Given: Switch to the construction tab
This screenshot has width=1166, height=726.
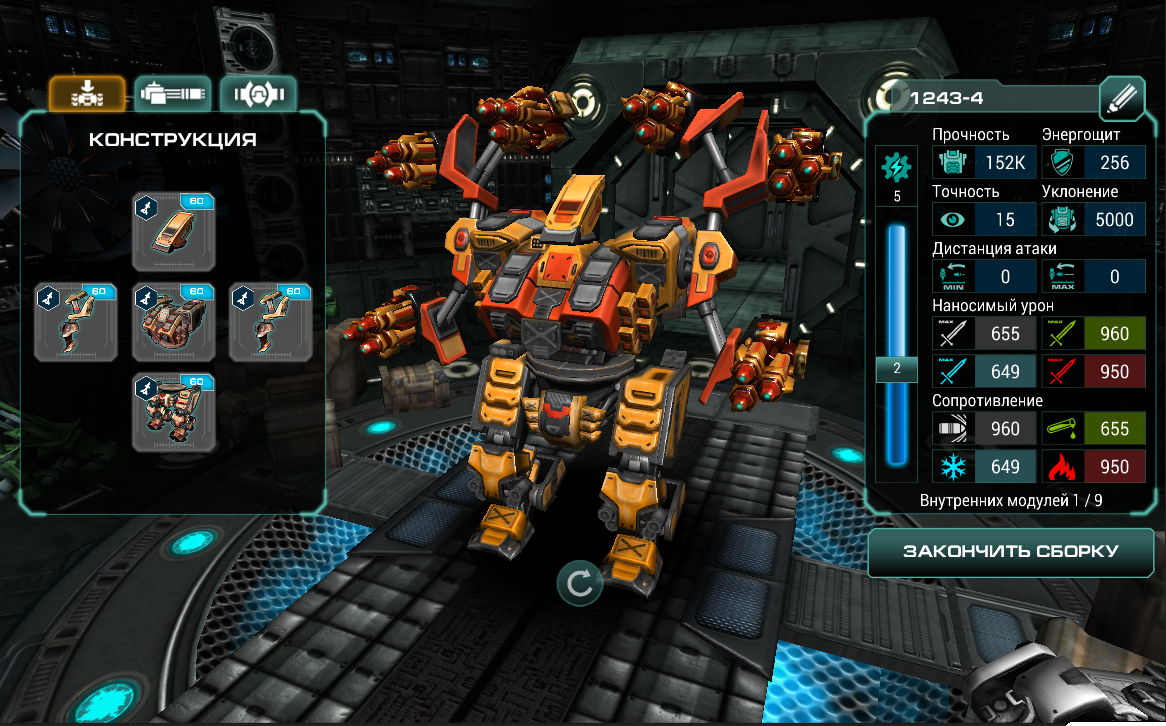Looking at the screenshot, I should point(87,94).
